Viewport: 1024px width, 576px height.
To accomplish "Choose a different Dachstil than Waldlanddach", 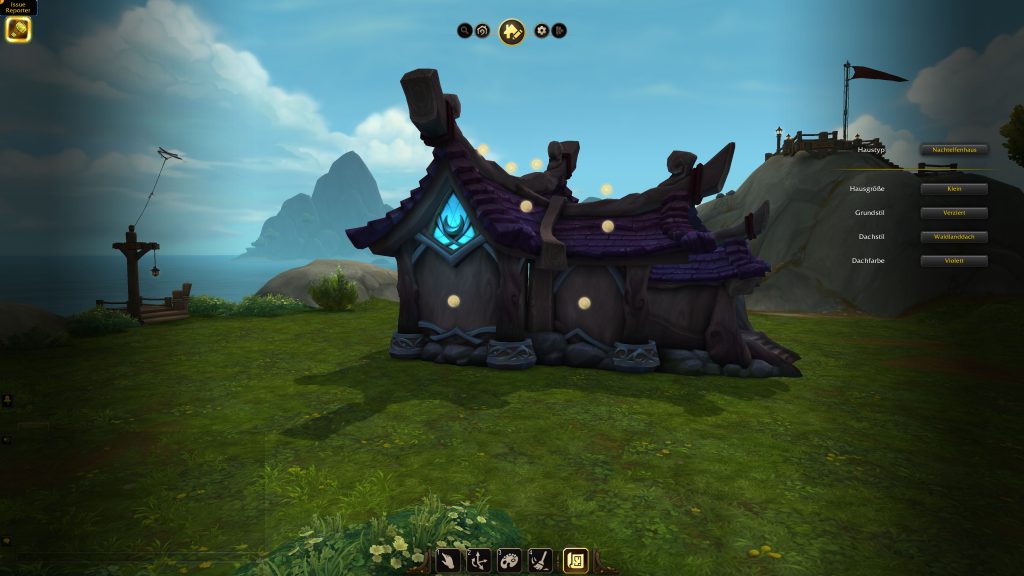I will tap(954, 237).
